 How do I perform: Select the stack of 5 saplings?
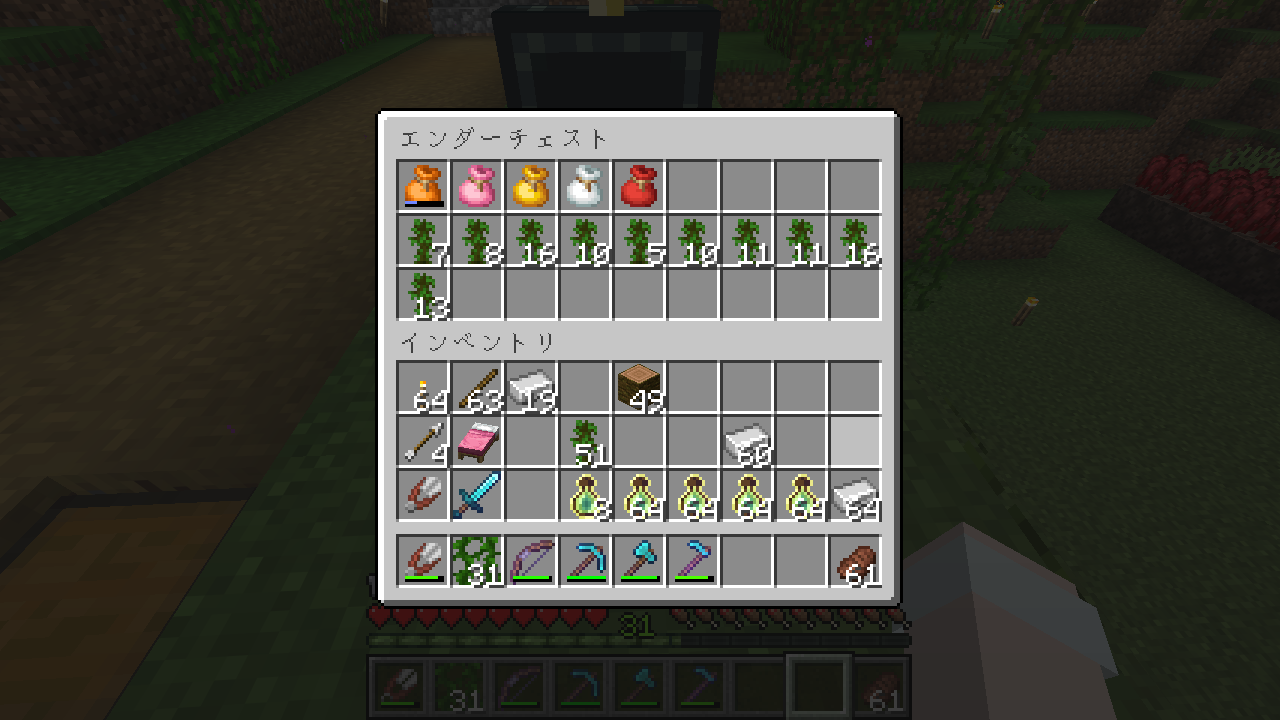click(639, 240)
